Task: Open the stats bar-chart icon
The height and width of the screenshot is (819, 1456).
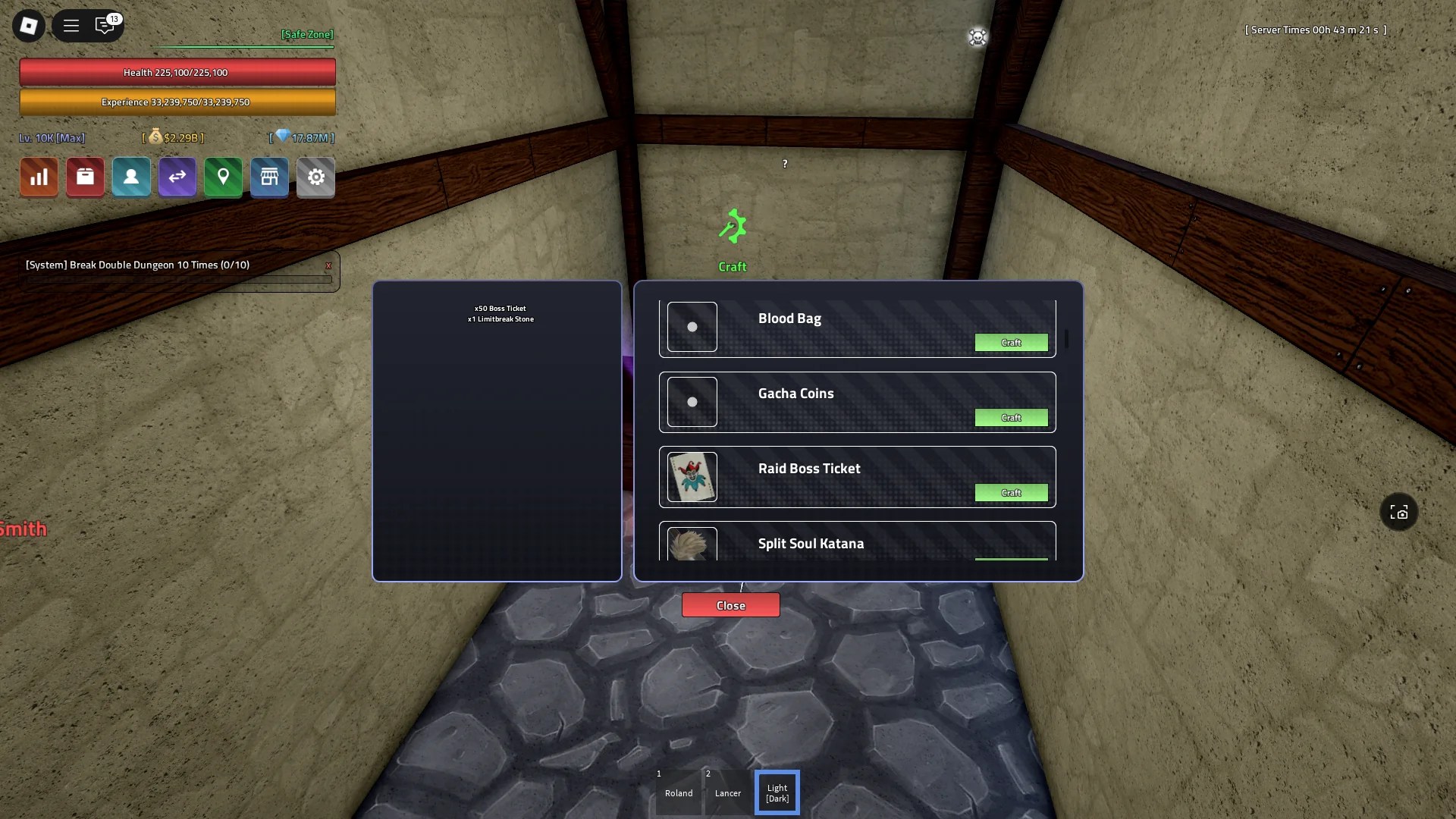Action: tap(38, 177)
